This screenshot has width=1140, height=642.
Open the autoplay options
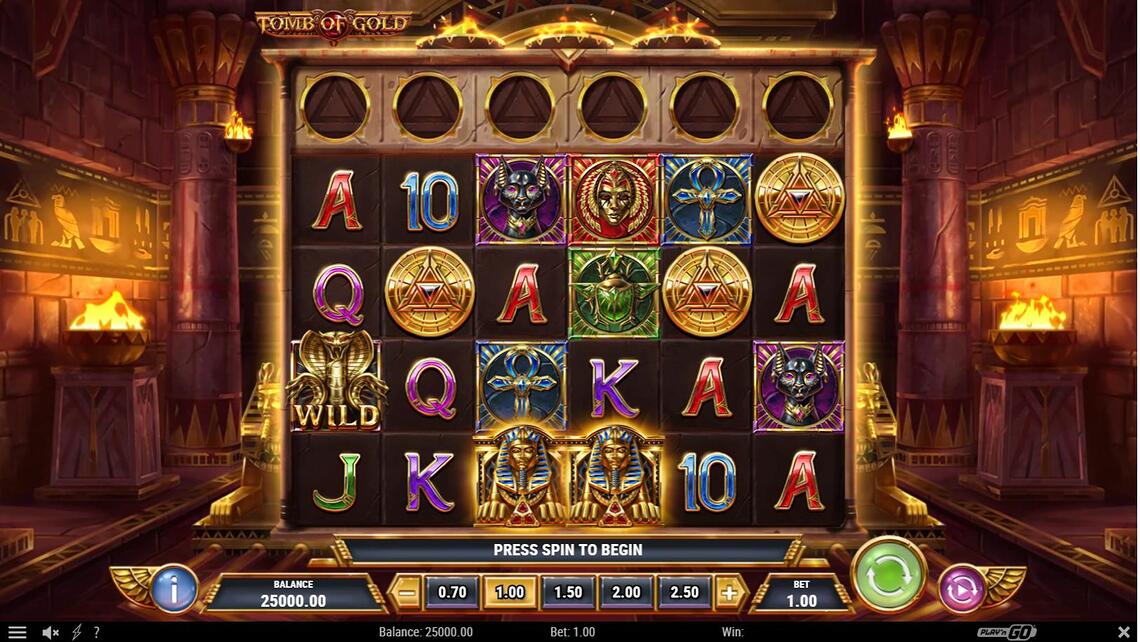point(962,588)
